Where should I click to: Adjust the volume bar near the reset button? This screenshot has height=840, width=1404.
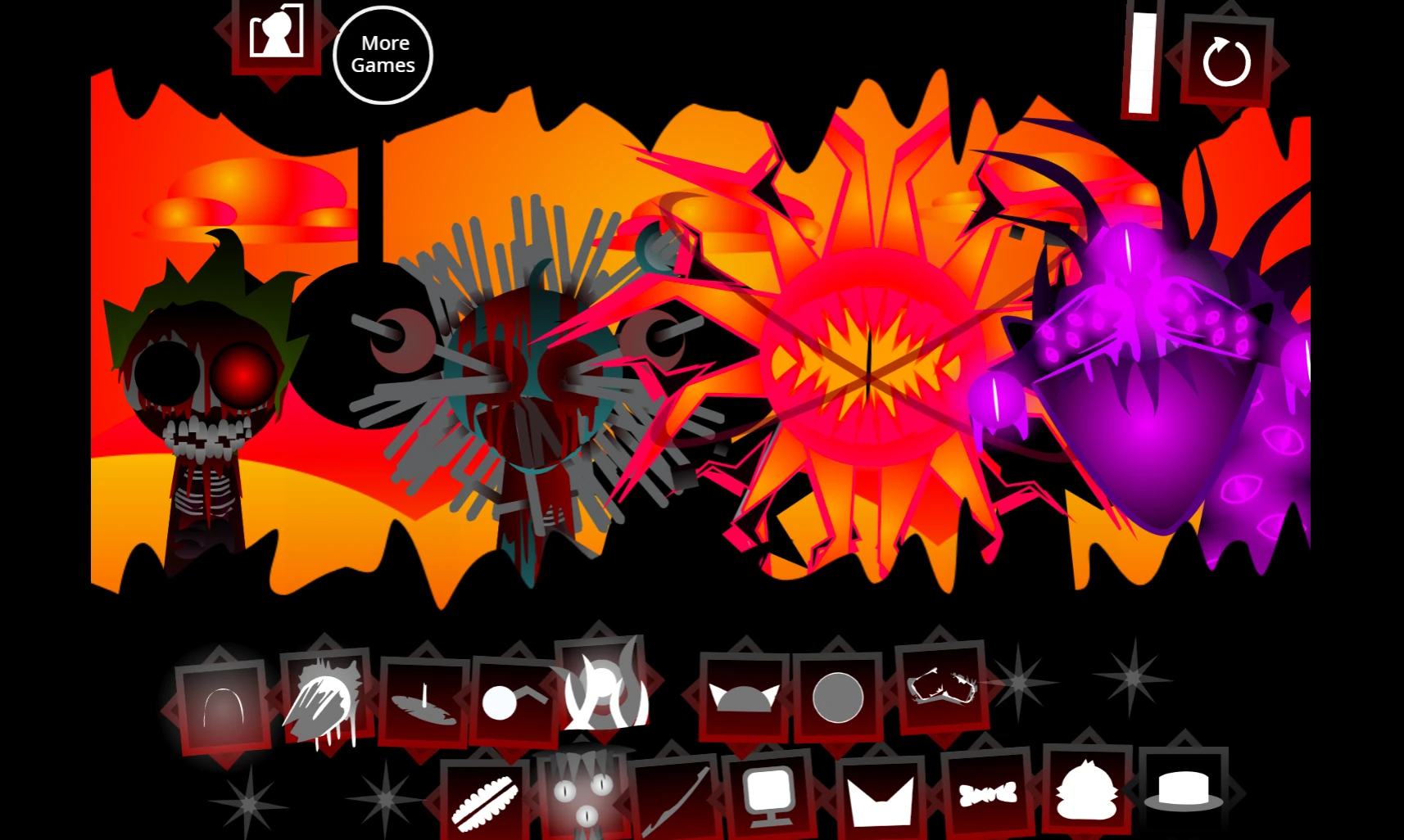click(x=1141, y=63)
